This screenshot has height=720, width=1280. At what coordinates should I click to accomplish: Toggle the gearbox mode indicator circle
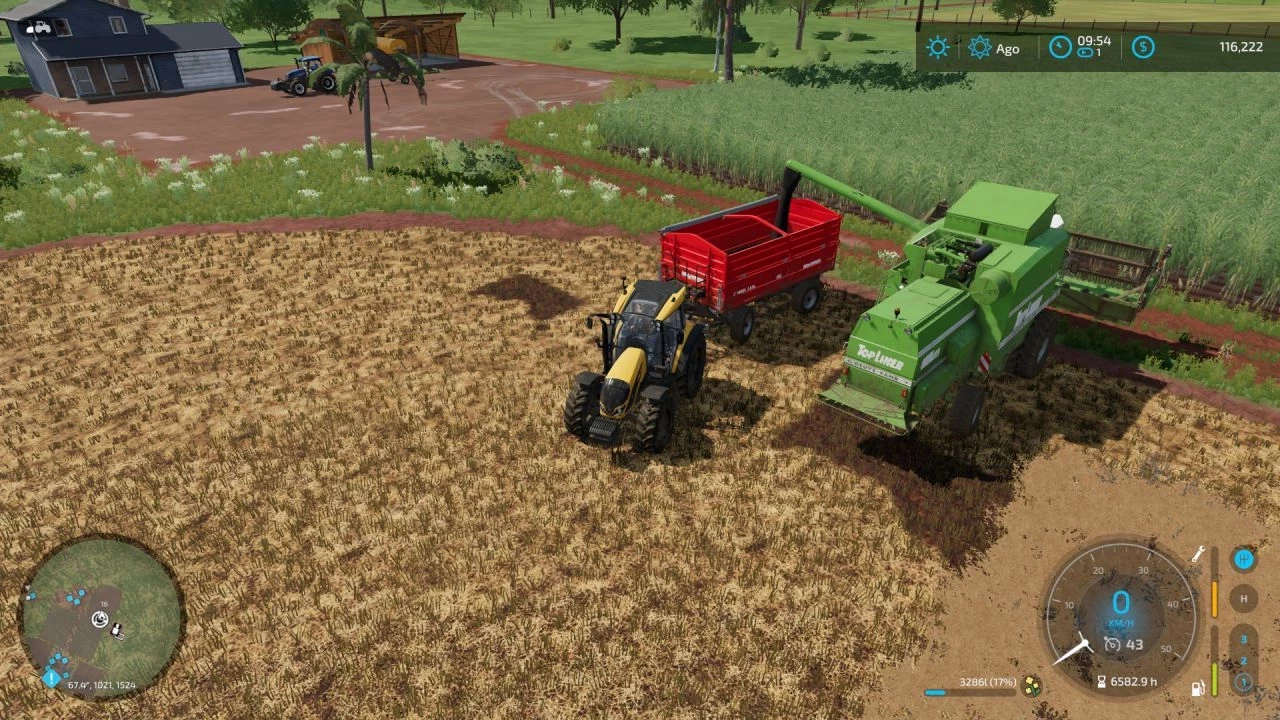[x=1243, y=558]
